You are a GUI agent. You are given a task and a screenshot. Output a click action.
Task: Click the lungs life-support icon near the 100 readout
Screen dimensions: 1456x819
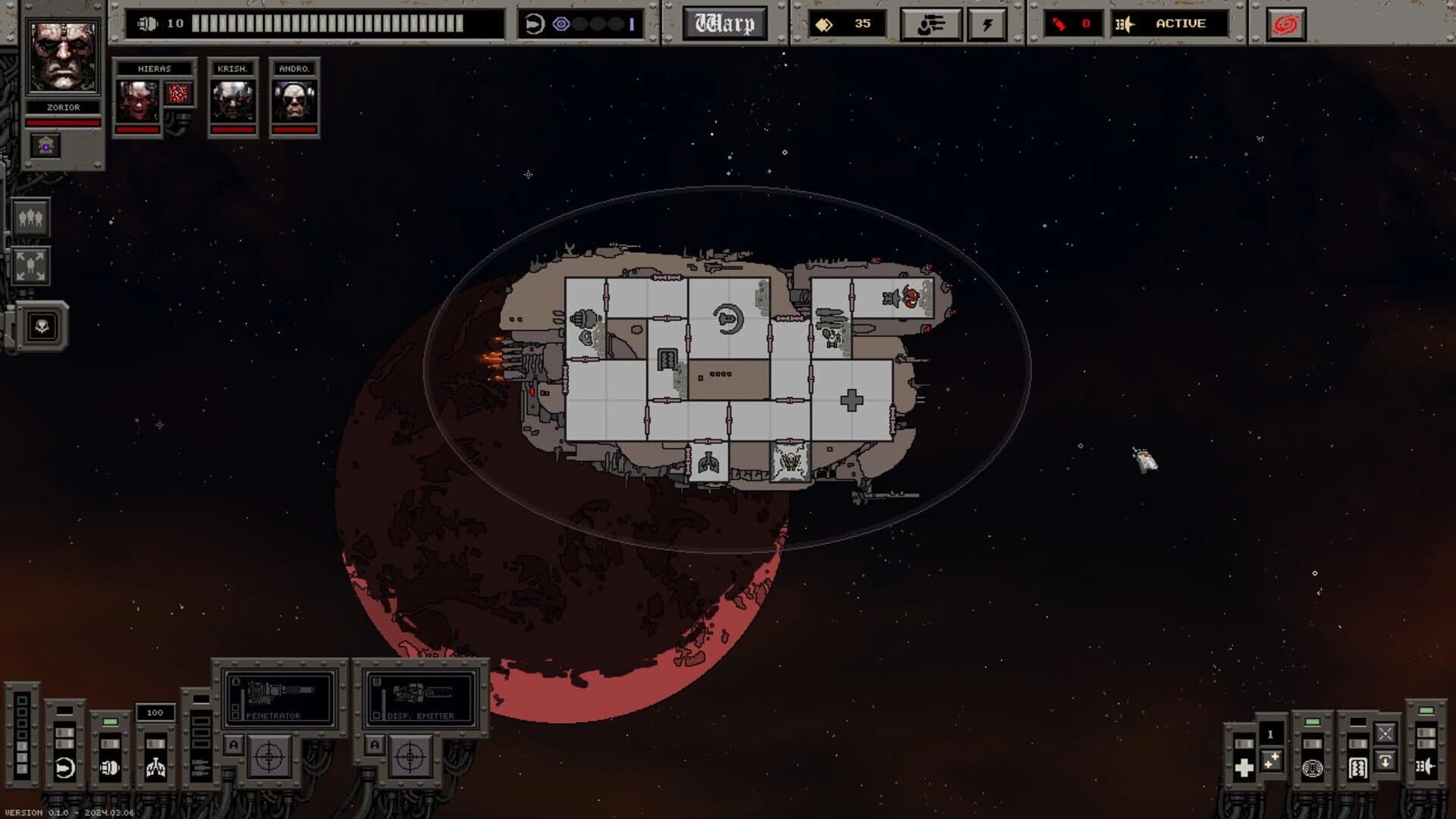coord(156,768)
